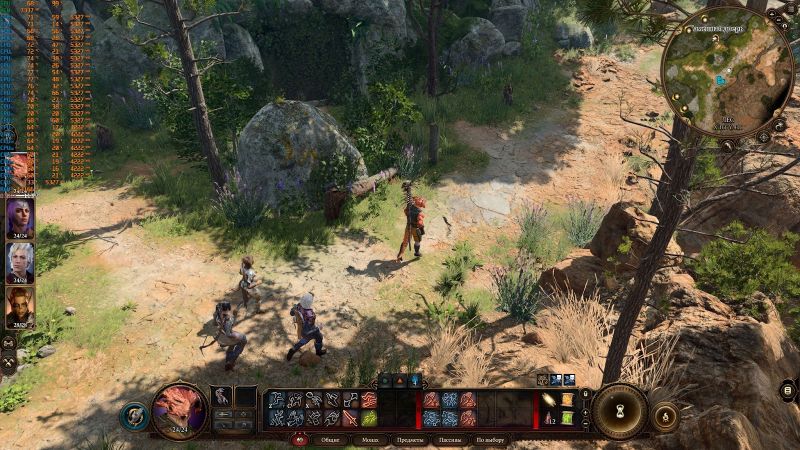This screenshot has height=450, width=800.
Task: Open the Мелкк hotbar tab
Action: [x=370, y=439]
